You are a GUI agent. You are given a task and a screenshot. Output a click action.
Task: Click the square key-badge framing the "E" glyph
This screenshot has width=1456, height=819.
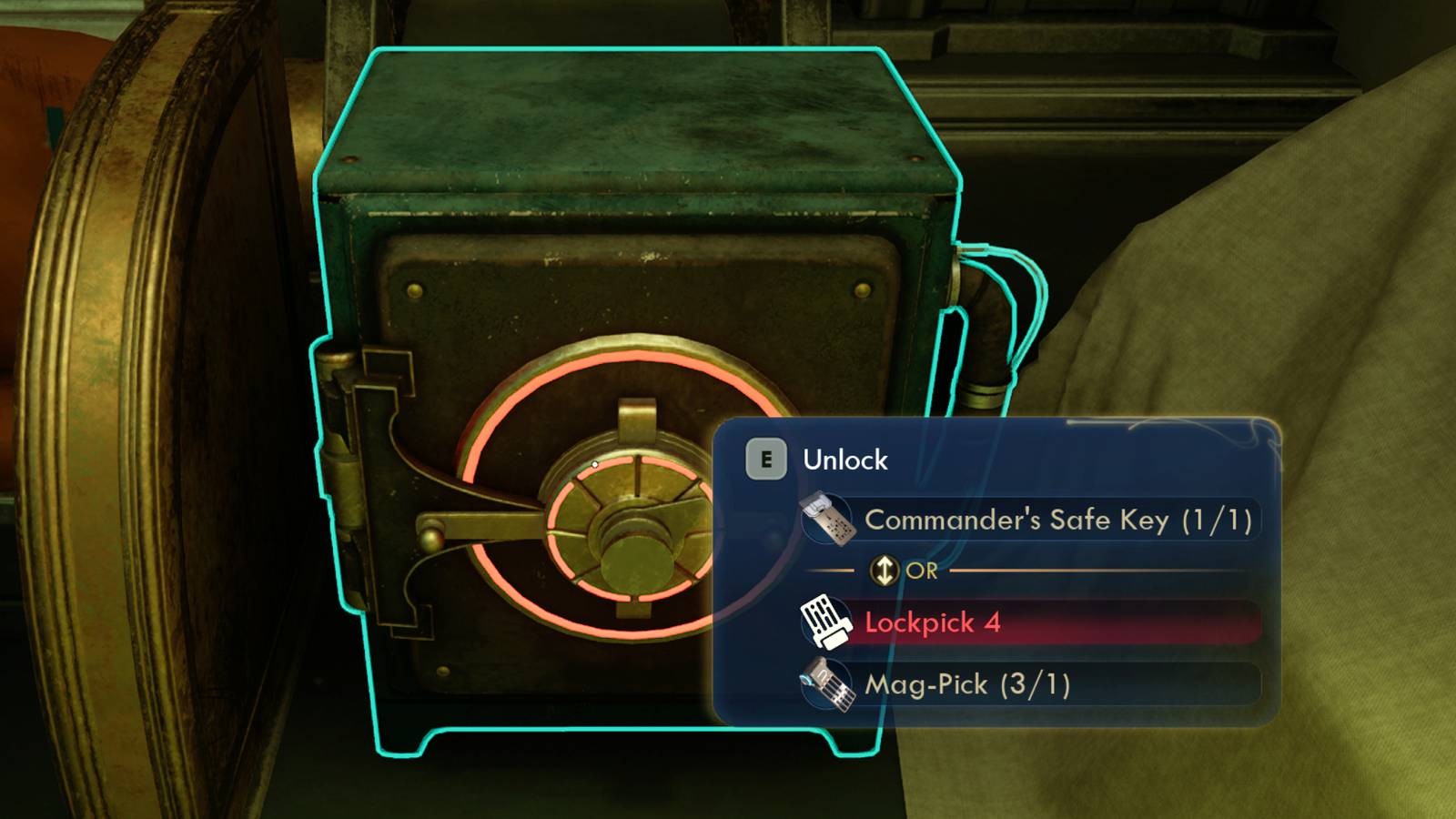pos(769,460)
